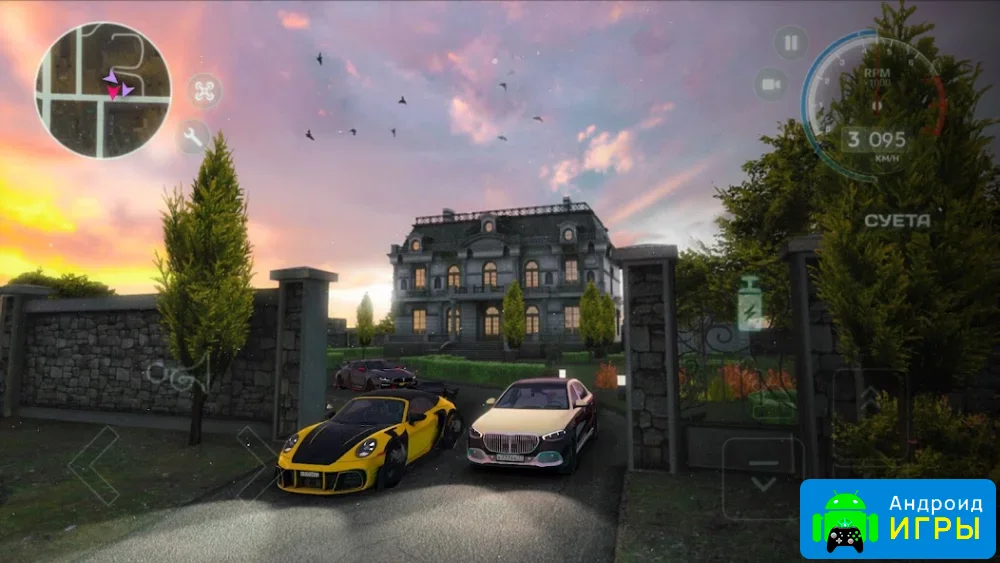Open the Андроид Игры logo
The image size is (1000, 563).
click(x=897, y=519)
